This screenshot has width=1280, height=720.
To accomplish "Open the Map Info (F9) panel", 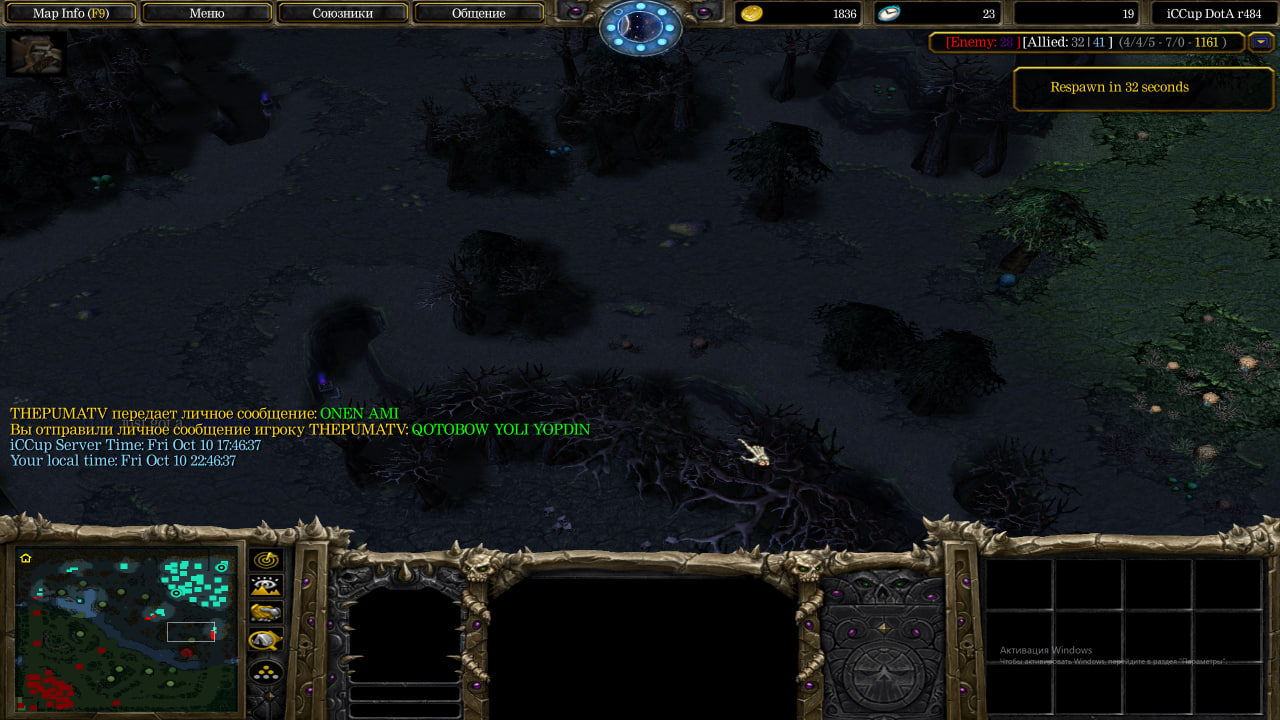I will pos(70,13).
